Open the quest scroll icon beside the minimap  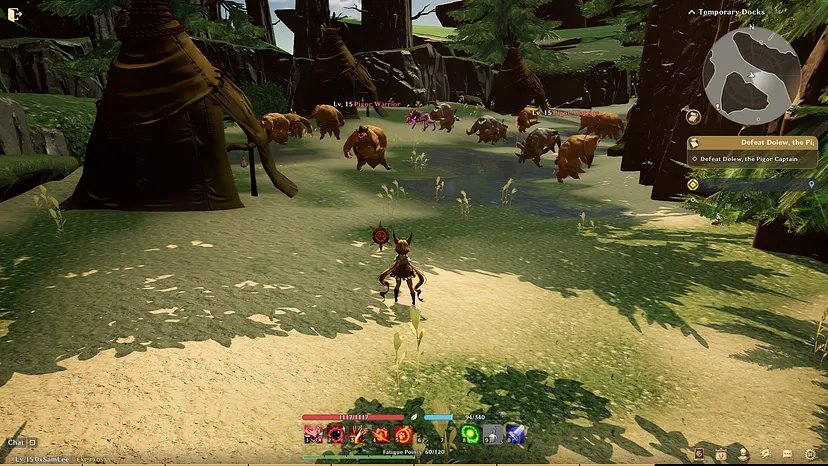[692, 117]
